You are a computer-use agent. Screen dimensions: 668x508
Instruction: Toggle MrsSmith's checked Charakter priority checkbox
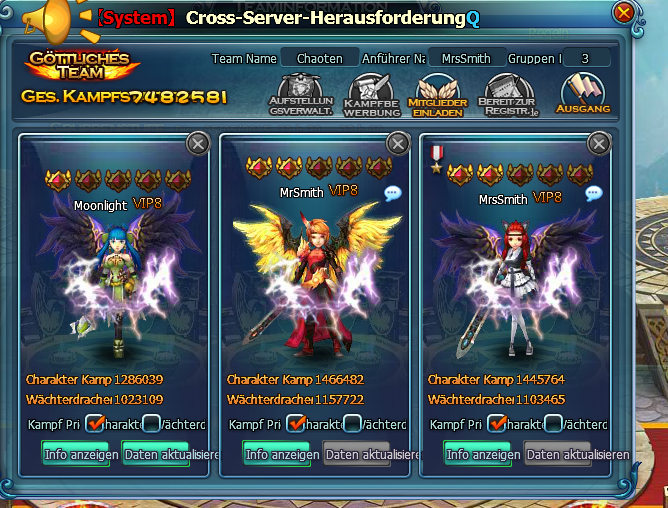click(497, 424)
